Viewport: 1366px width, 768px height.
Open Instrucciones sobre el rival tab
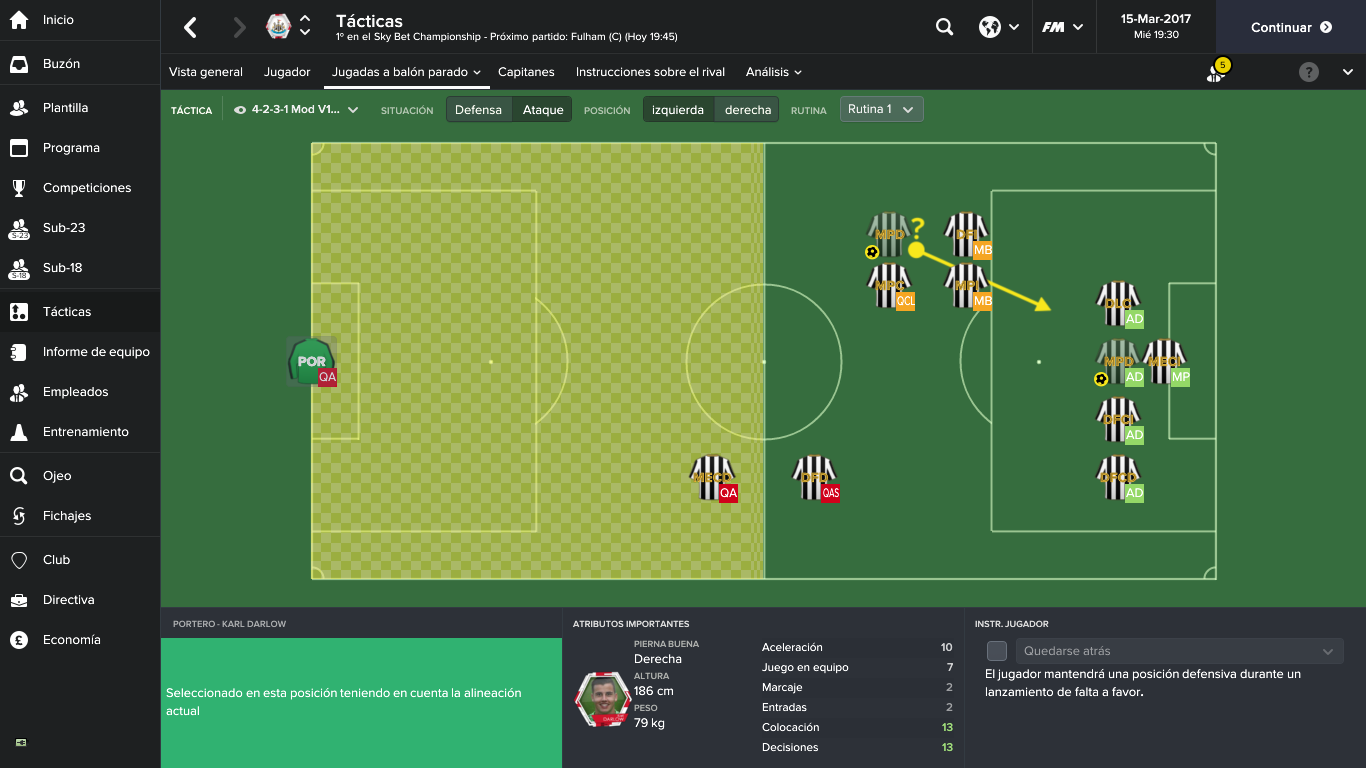[650, 72]
